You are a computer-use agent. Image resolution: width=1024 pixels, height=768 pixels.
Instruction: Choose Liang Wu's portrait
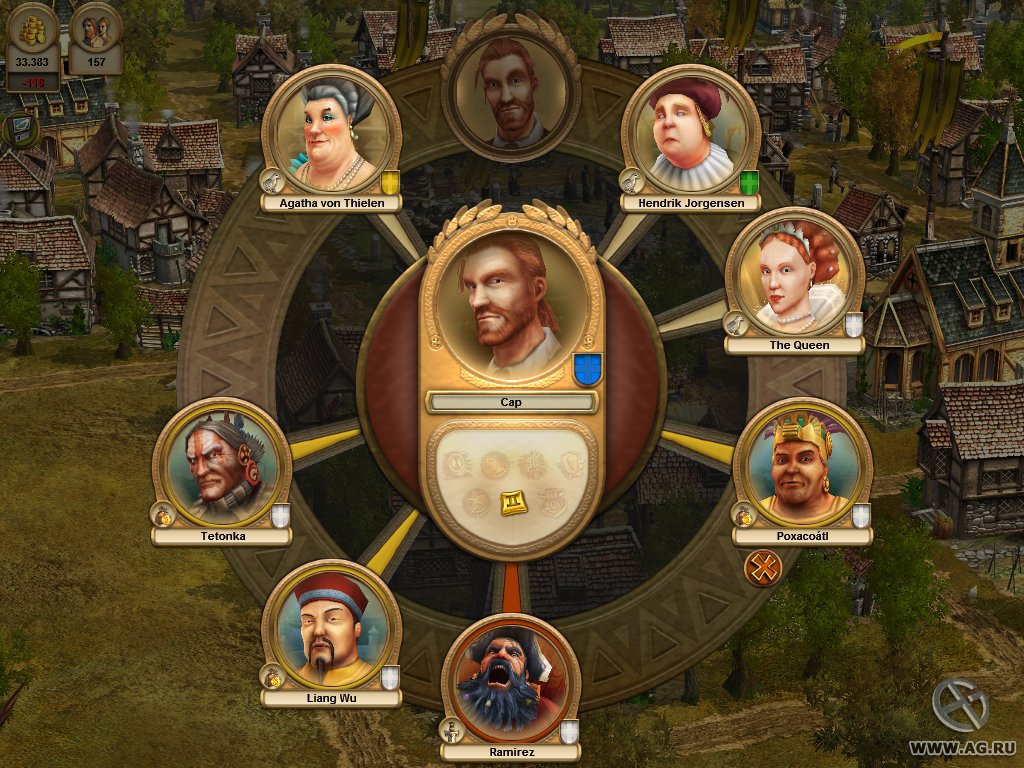(331, 630)
